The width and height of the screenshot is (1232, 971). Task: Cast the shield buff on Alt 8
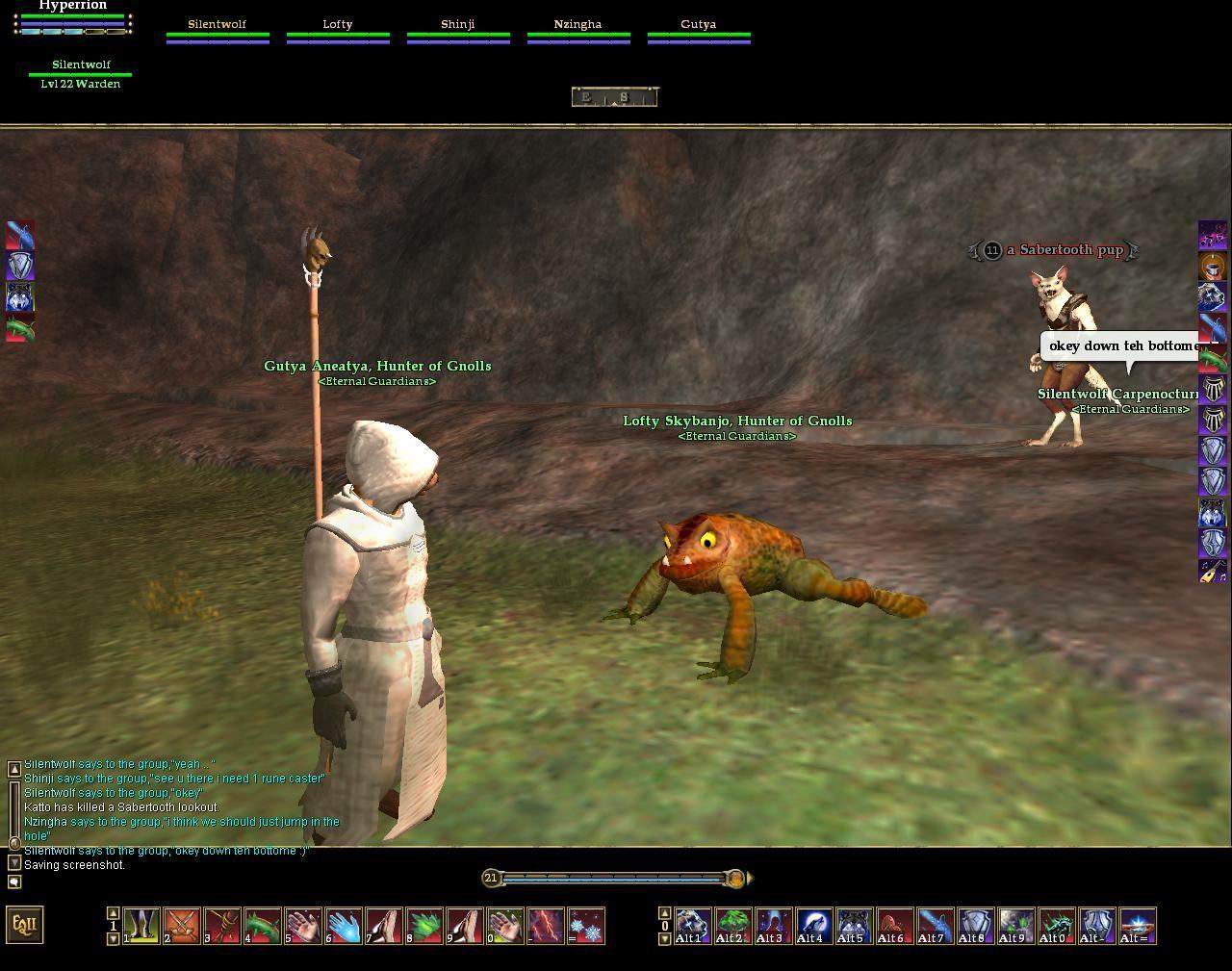(975, 926)
